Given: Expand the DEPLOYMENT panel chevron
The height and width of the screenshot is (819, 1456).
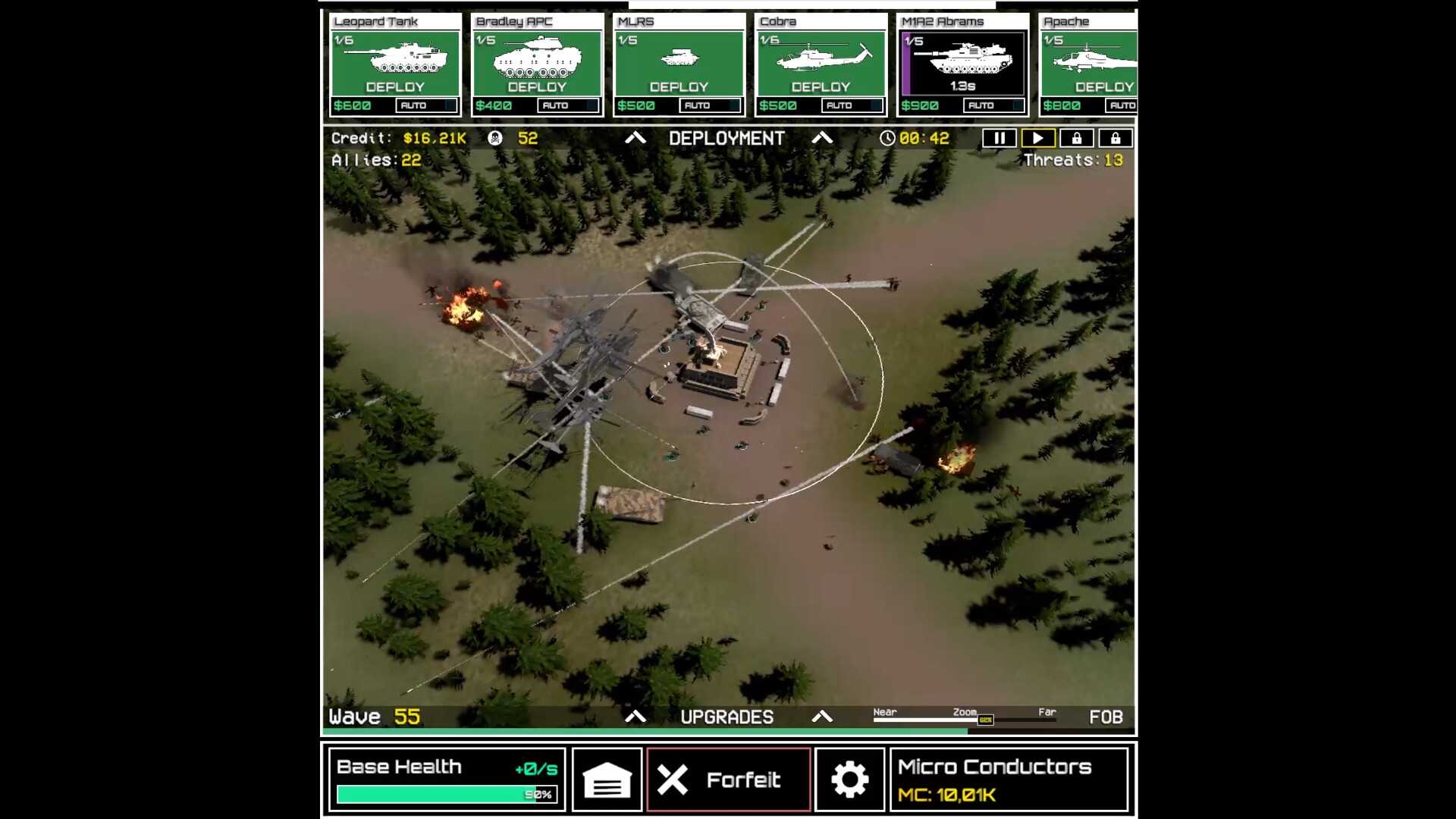Looking at the screenshot, I should click(824, 138).
